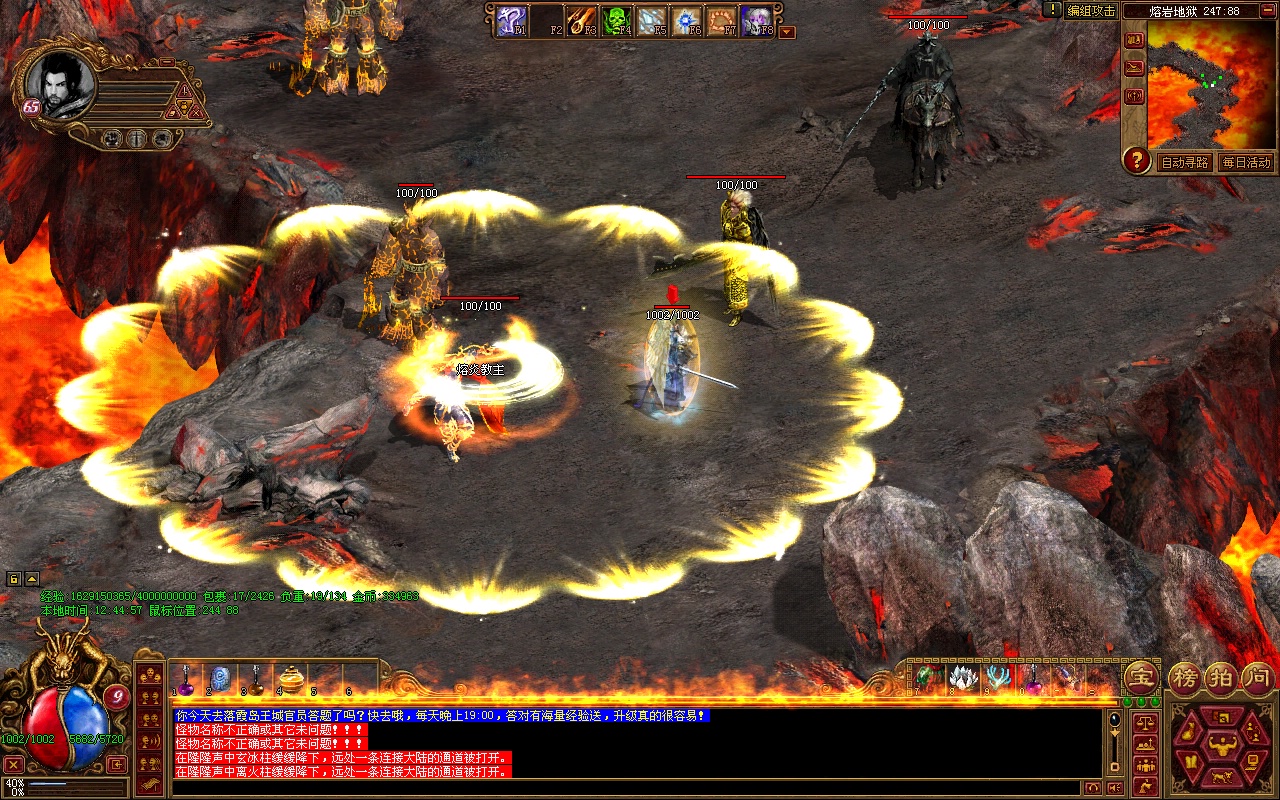Cast the purple swirl skill on F1
This screenshot has height=800, width=1280.
click(511, 20)
